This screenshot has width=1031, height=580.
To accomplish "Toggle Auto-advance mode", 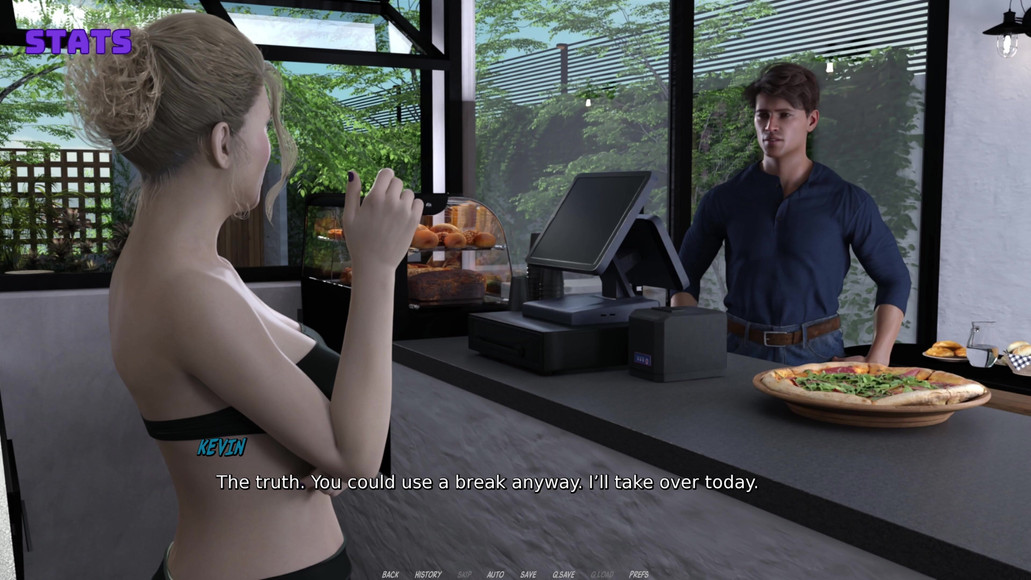I will point(495,574).
